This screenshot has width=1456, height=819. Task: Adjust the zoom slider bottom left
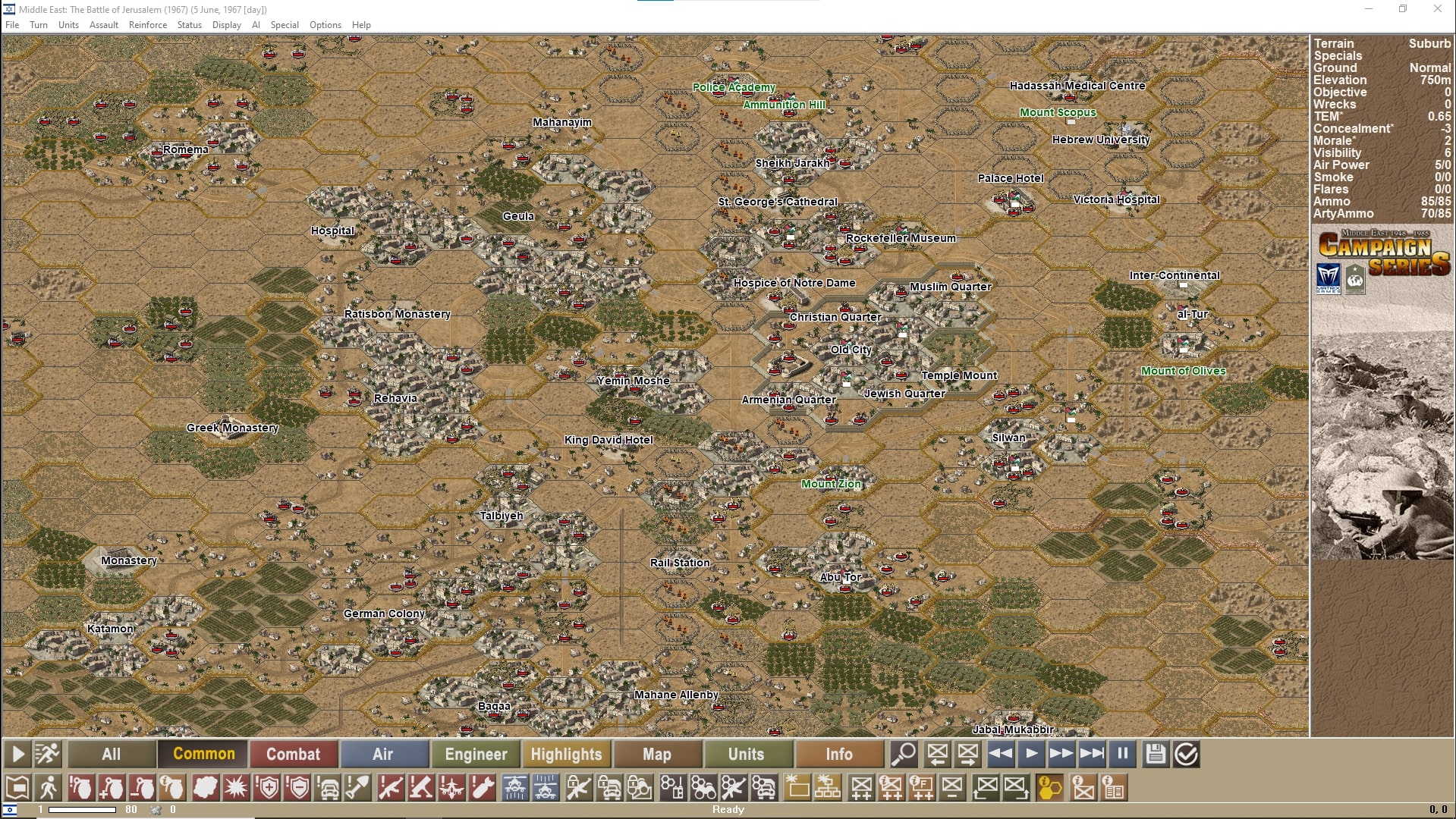pyautogui.click(x=83, y=809)
